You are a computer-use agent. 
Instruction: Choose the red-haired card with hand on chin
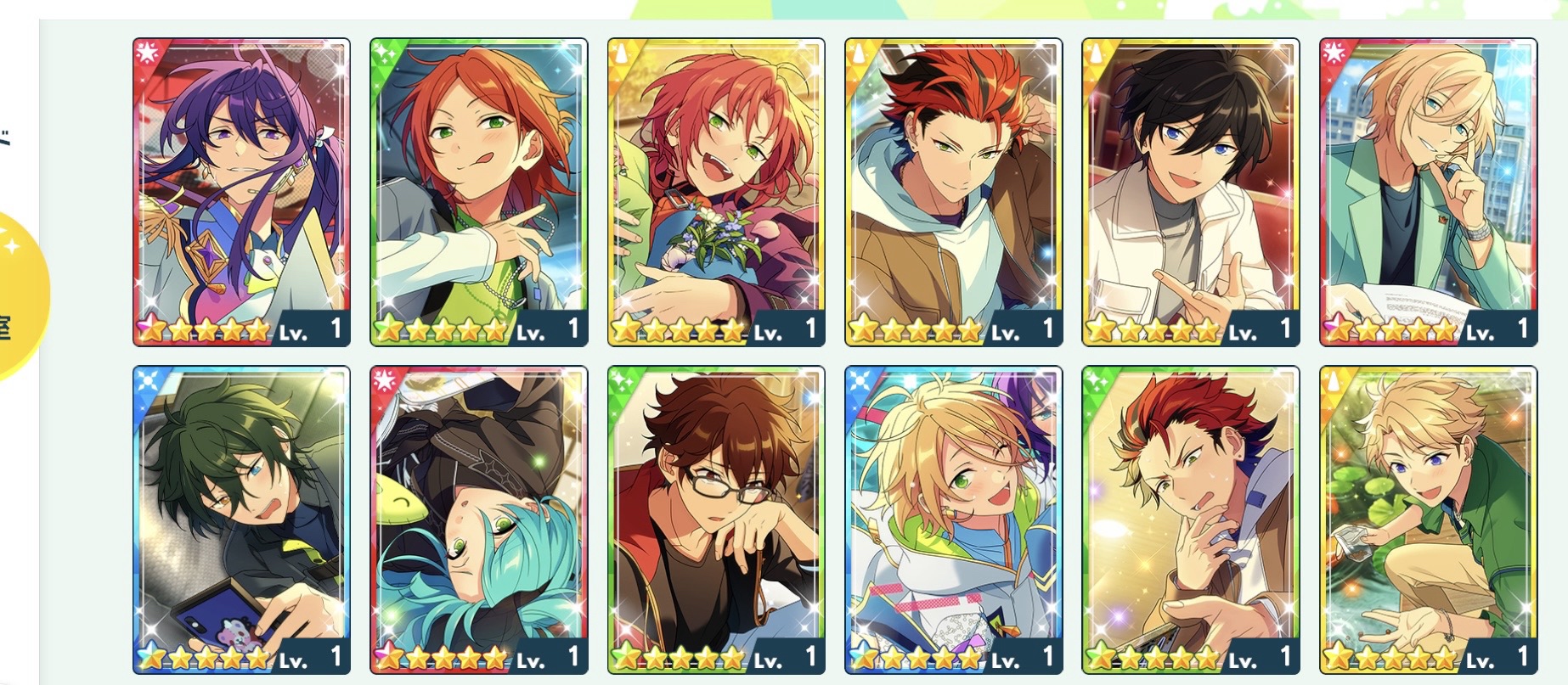pyautogui.click(x=1190, y=519)
